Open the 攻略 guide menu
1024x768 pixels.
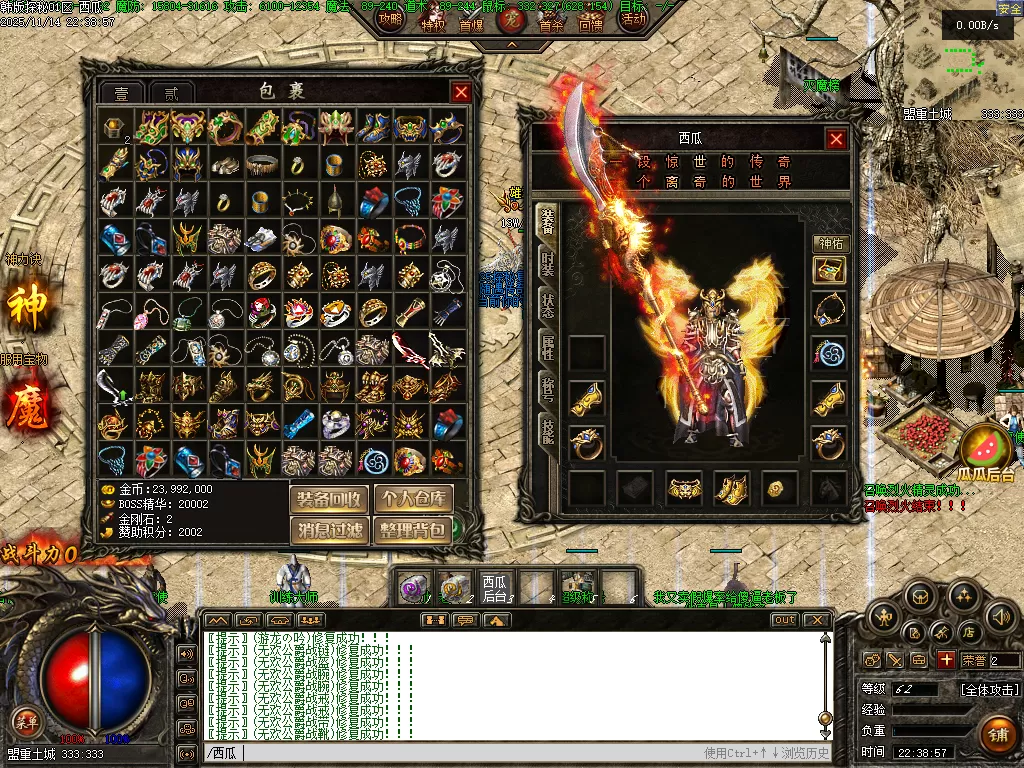click(x=391, y=19)
